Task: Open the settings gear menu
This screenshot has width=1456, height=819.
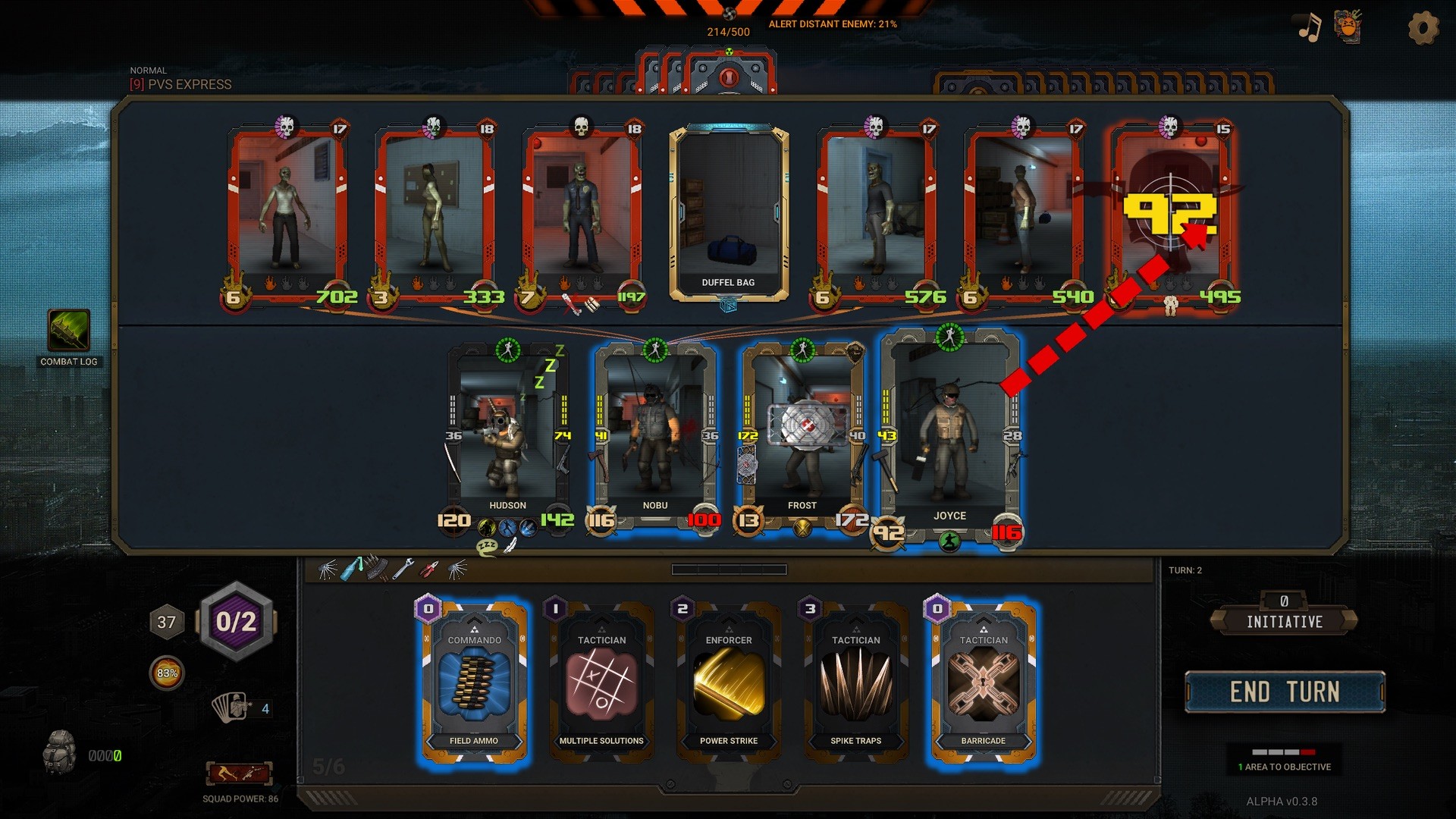Action: 1423,28
